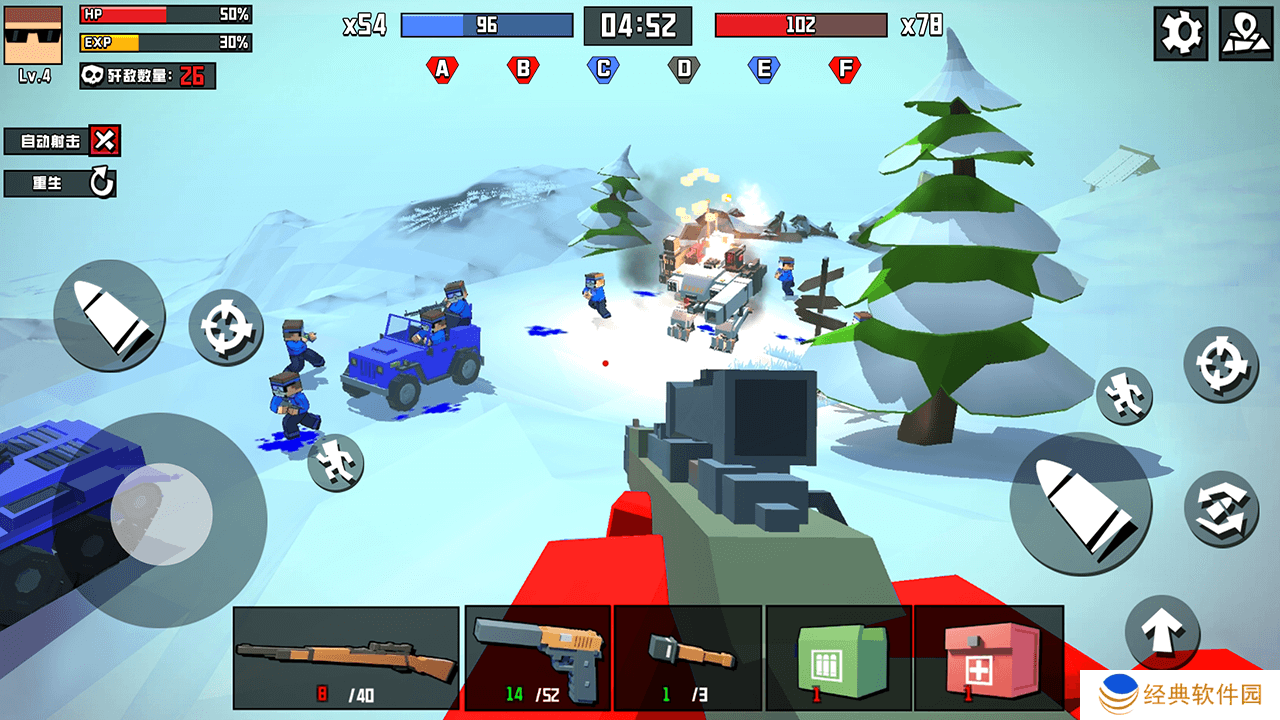
Task: Choose the stick grenade slot
Action: (688, 657)
